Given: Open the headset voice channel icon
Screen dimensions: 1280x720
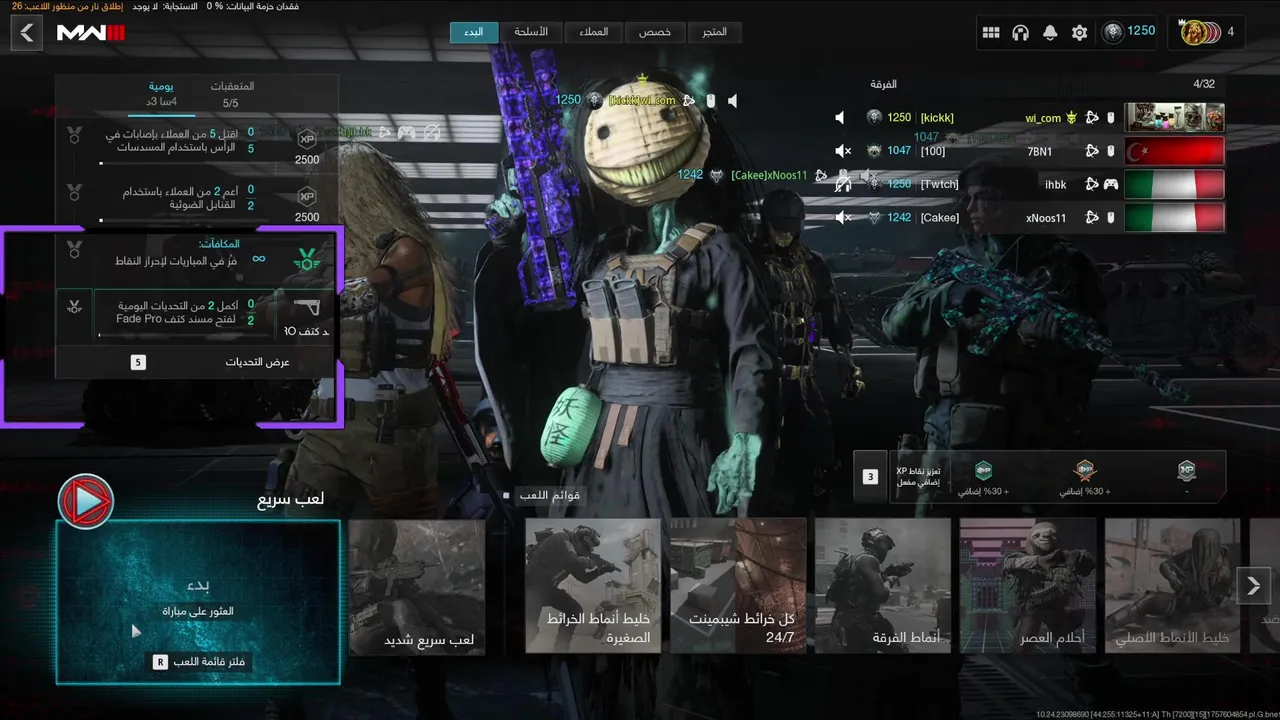Looking at the screenshot, I should click(x=1020, y=33).
